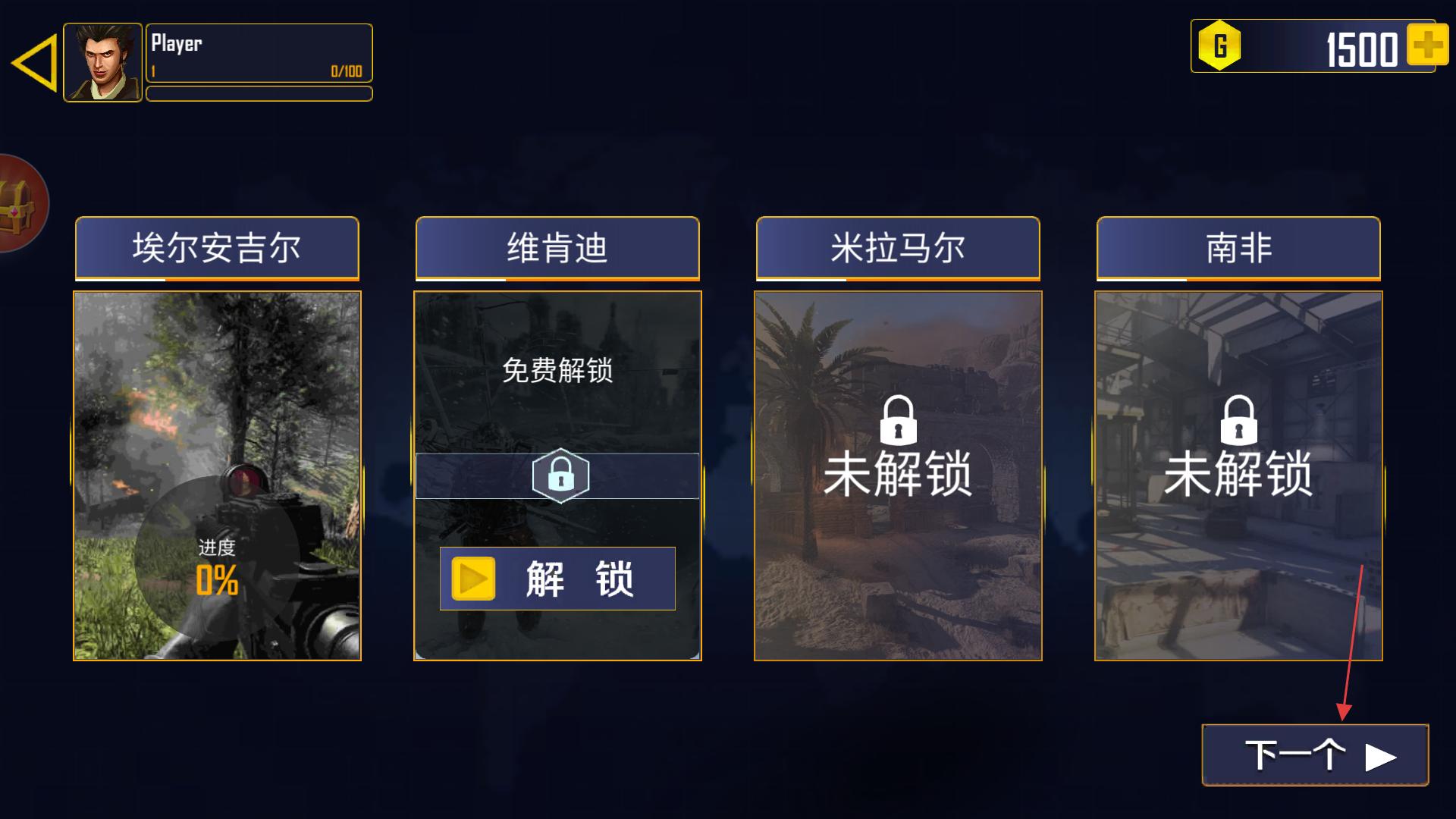Image resolution: width=1456 pixels, height=819 pixels.
Task: Click the hexagon lock icon on 维肯迪
Action: [560, 476]
